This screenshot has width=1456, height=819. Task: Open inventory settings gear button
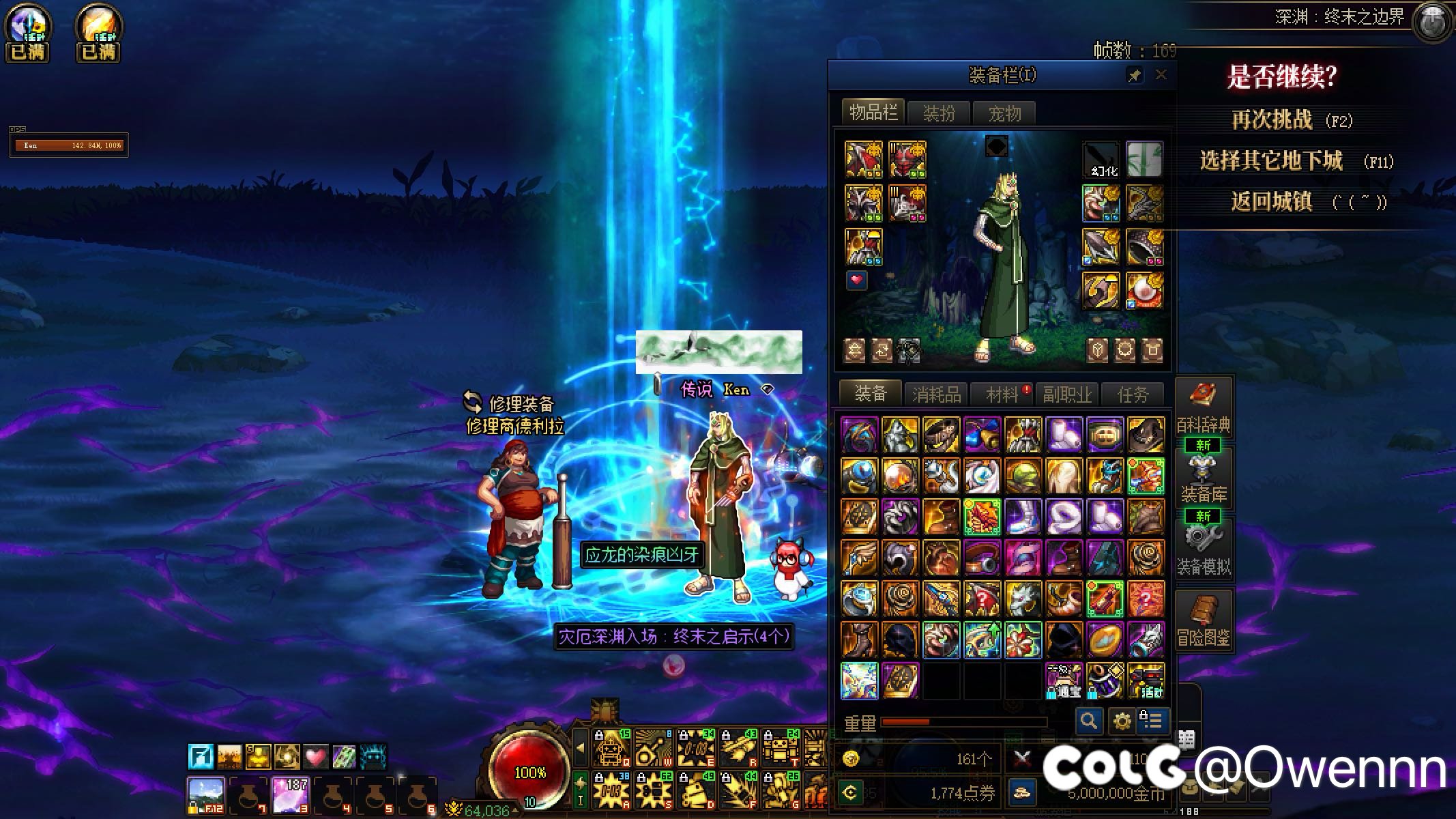(1122, 720)
